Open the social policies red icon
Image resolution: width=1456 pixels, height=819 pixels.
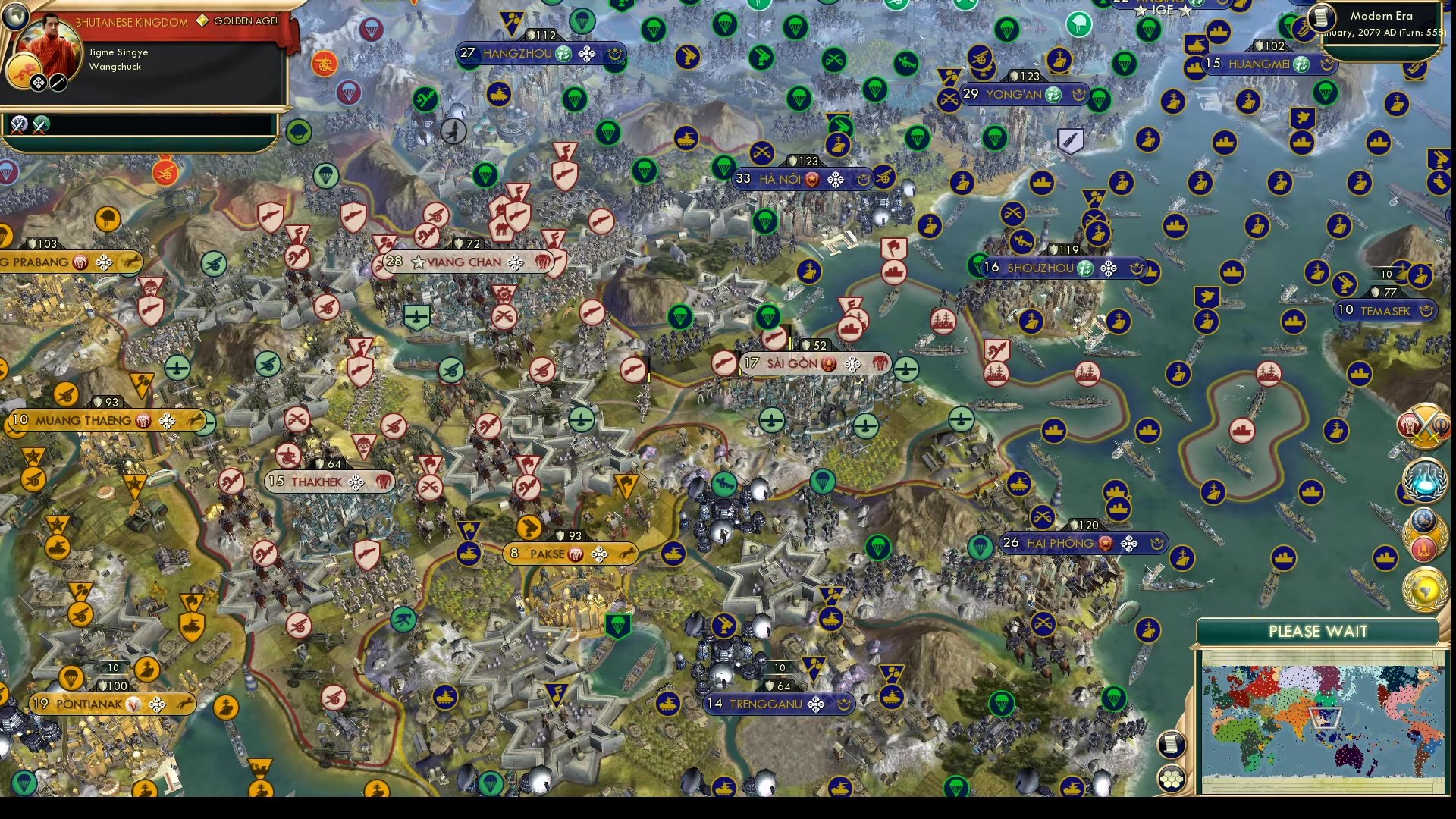(1423, 549)
